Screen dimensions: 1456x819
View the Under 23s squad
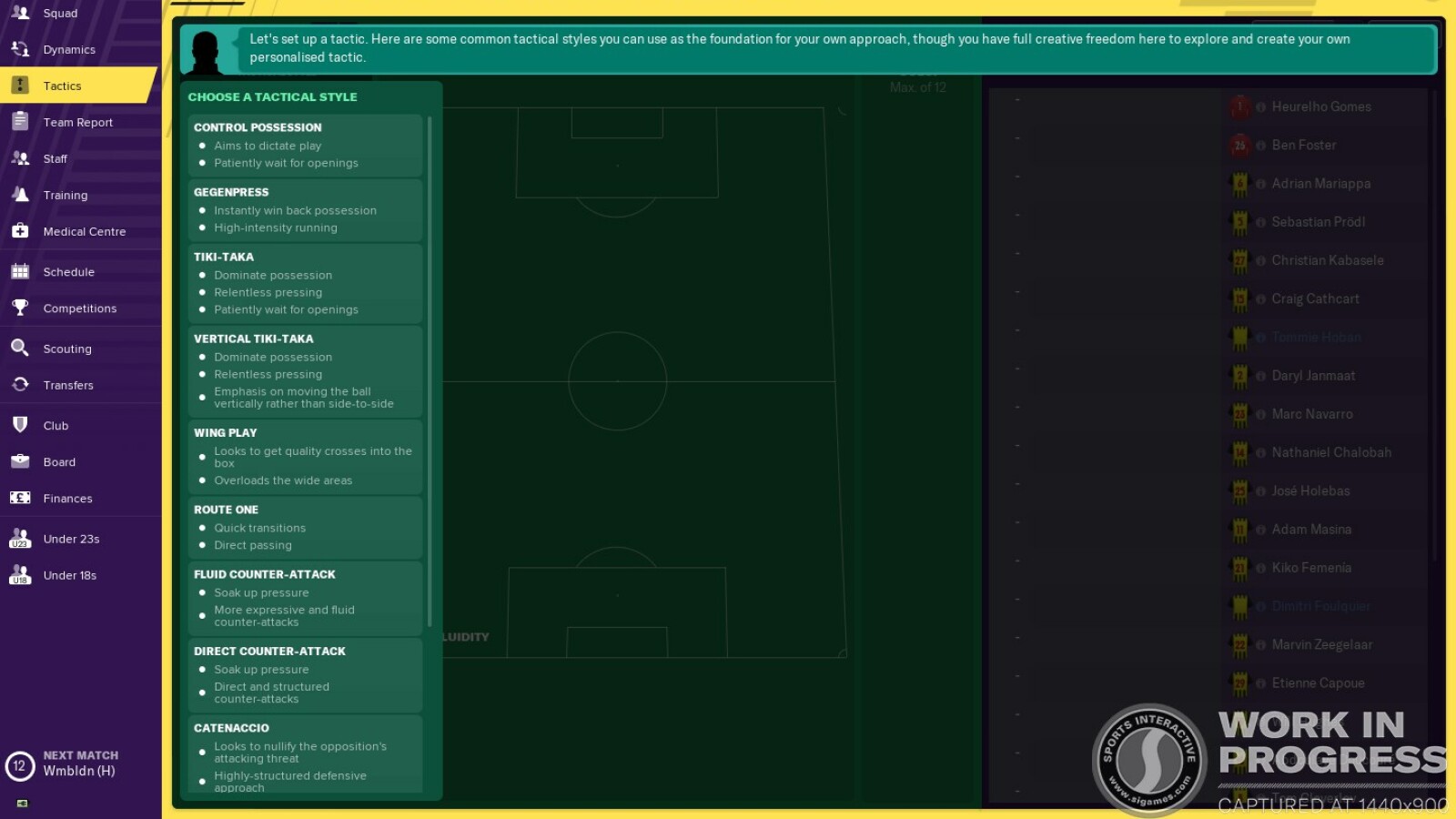pyautogui.click(x=71, y=540)
